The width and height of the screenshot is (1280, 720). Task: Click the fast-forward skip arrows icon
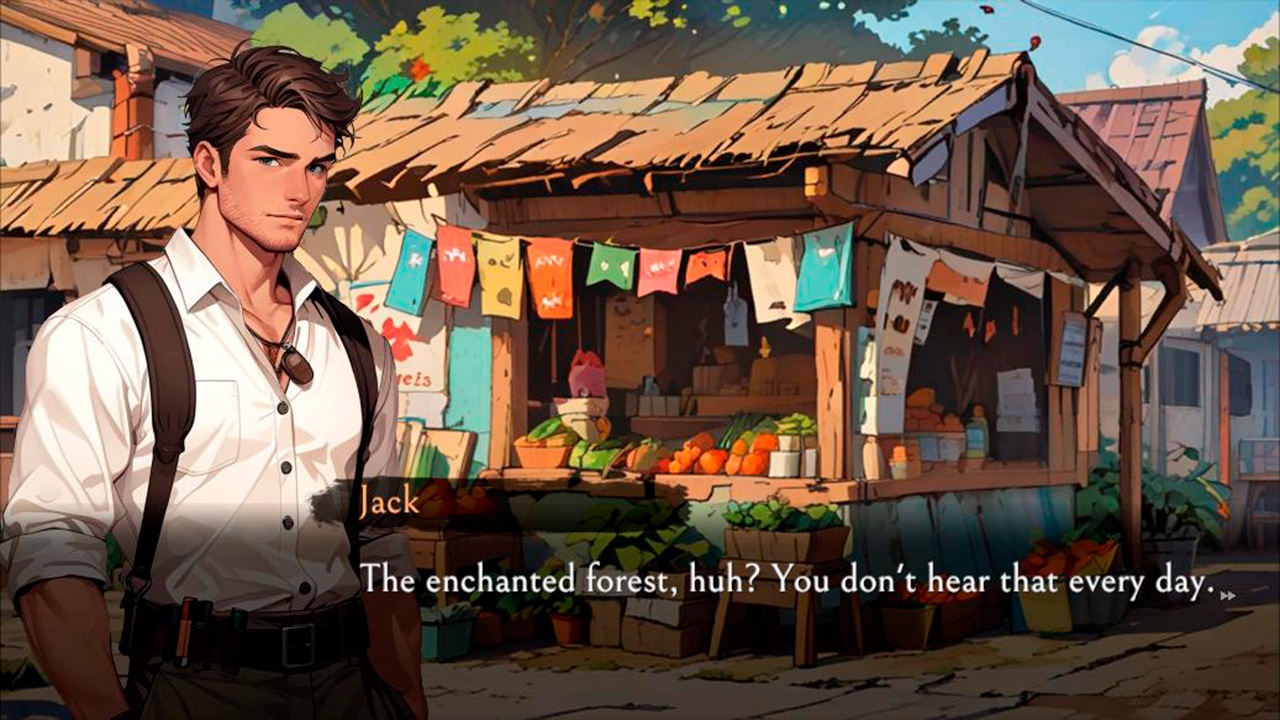pyautogui.click(x=1228, y=596)
